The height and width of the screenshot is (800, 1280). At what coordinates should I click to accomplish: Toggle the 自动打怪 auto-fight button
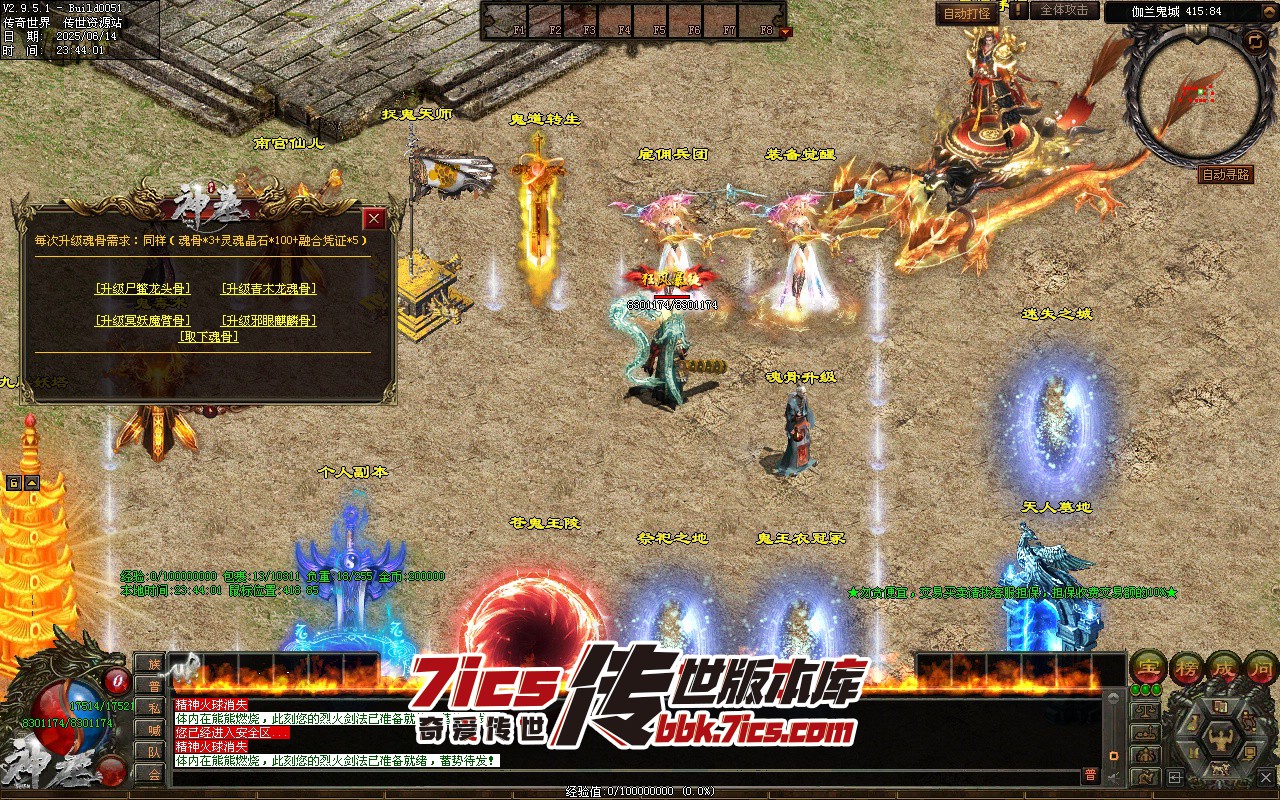[x=967, y=13]
